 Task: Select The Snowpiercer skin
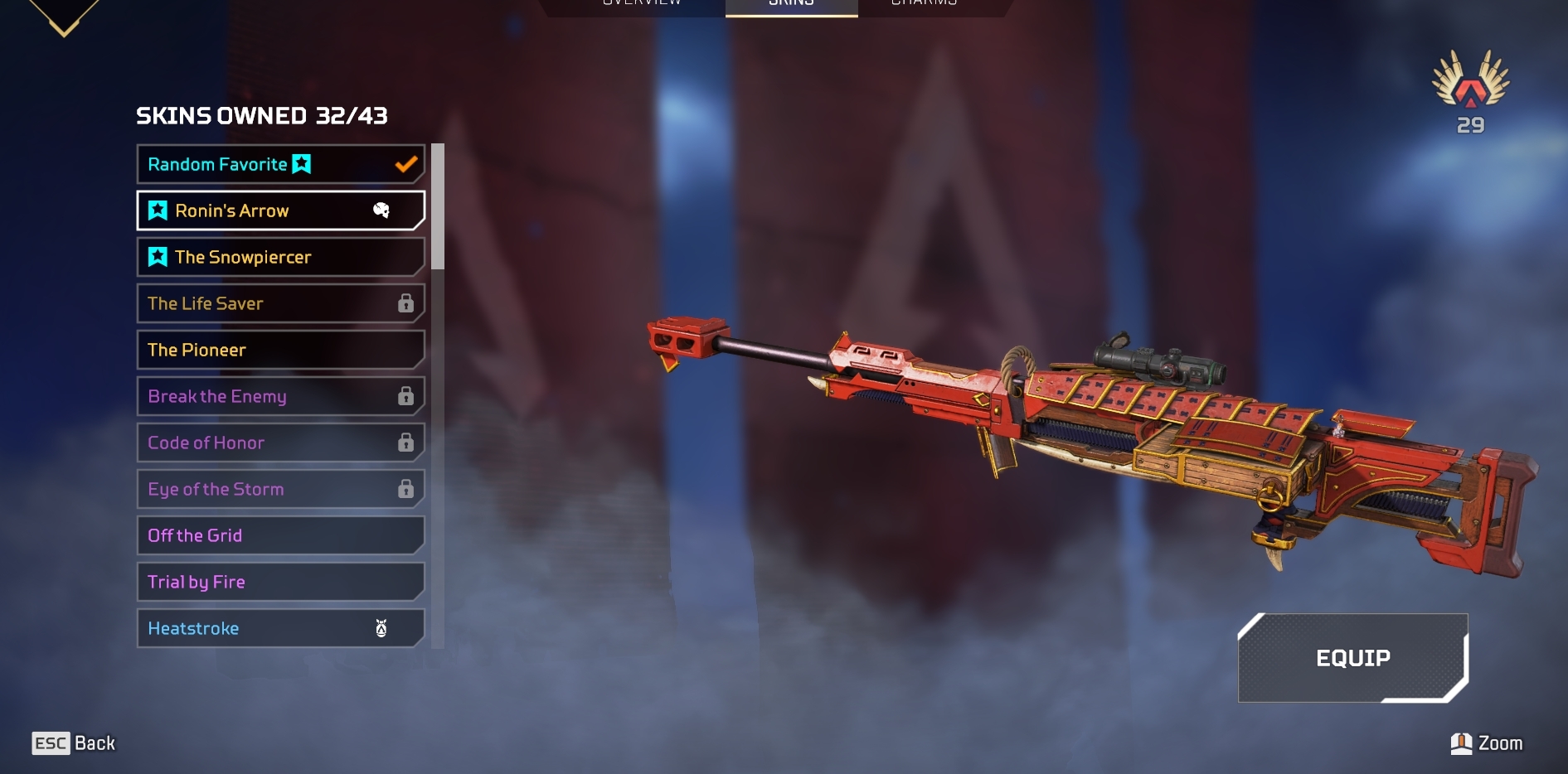(280, 257)
